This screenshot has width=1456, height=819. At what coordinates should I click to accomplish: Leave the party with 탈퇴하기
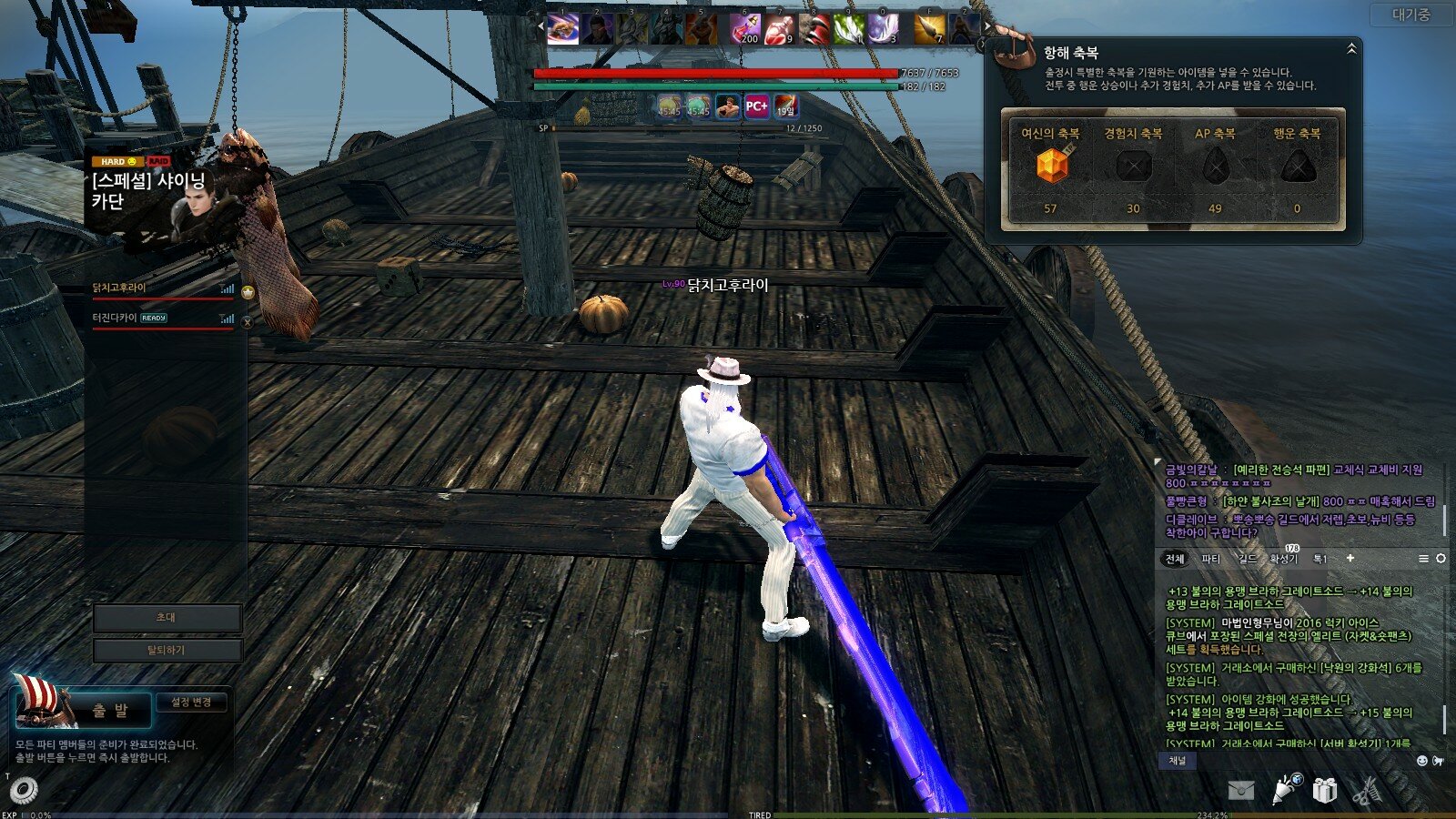pos(167,651)
